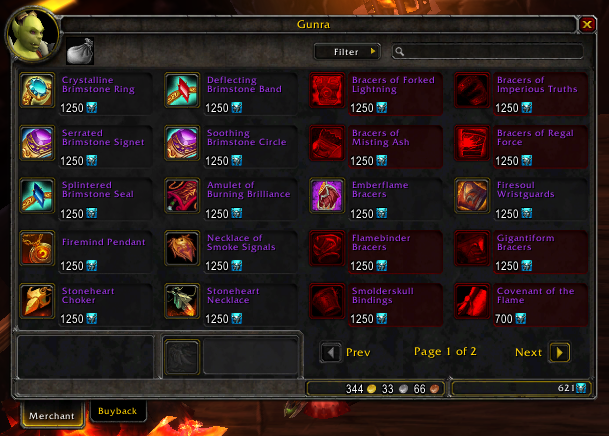Buy the Crystalline Brimstone Ring

tap(37, 89)
